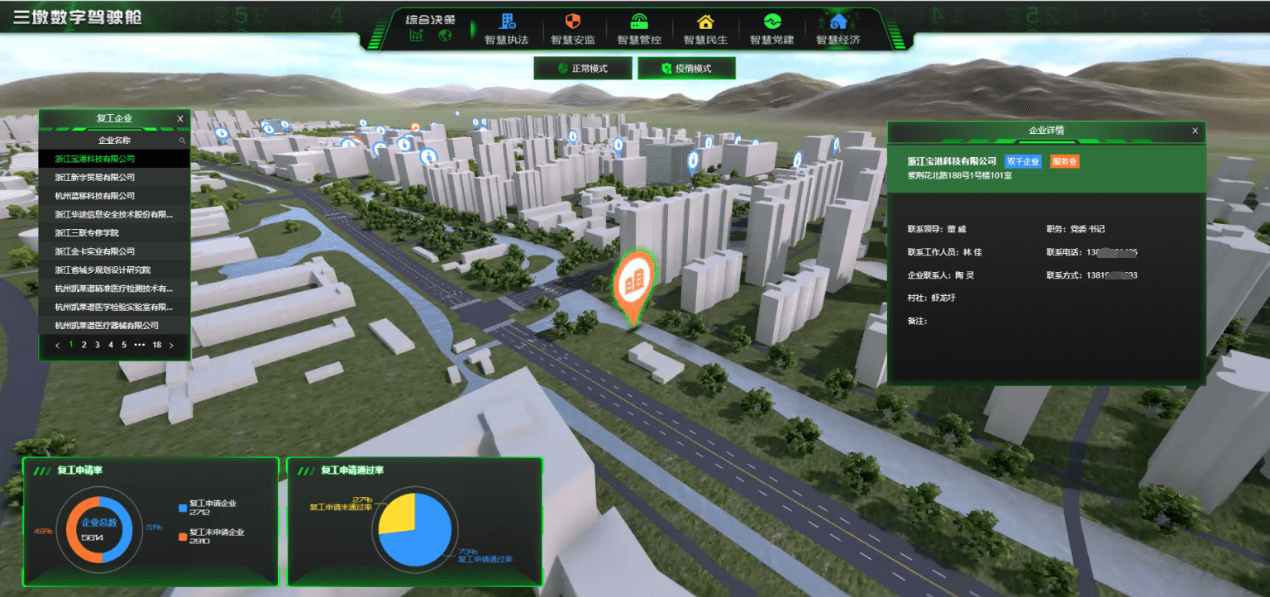Click the chart icon under 综合决策

tap(417, 36)
